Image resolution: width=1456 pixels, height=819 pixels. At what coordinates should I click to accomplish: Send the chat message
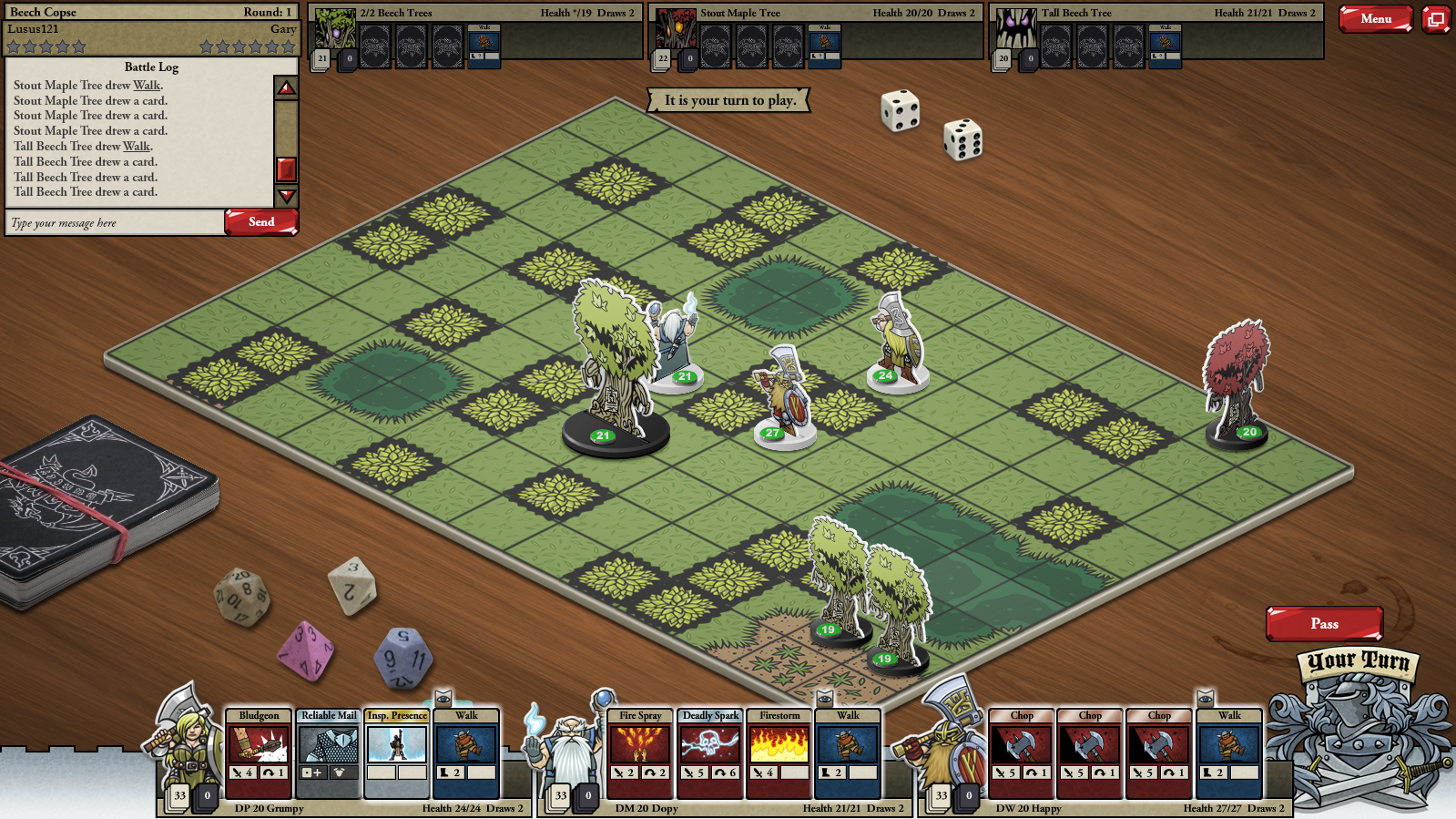pyautogui.click(x=261, y=222)
